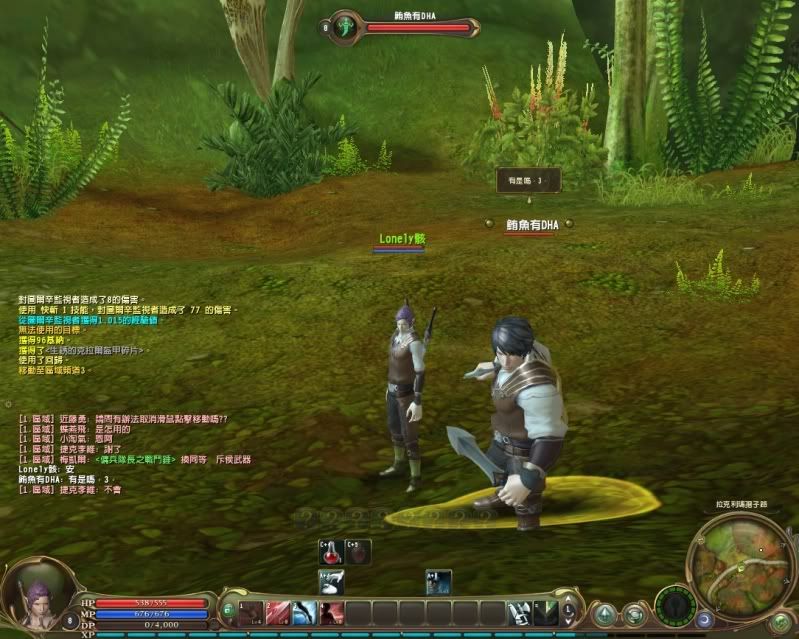Use the blue blade skill in slot 3

pyautogui.click(x=305, y=613)
